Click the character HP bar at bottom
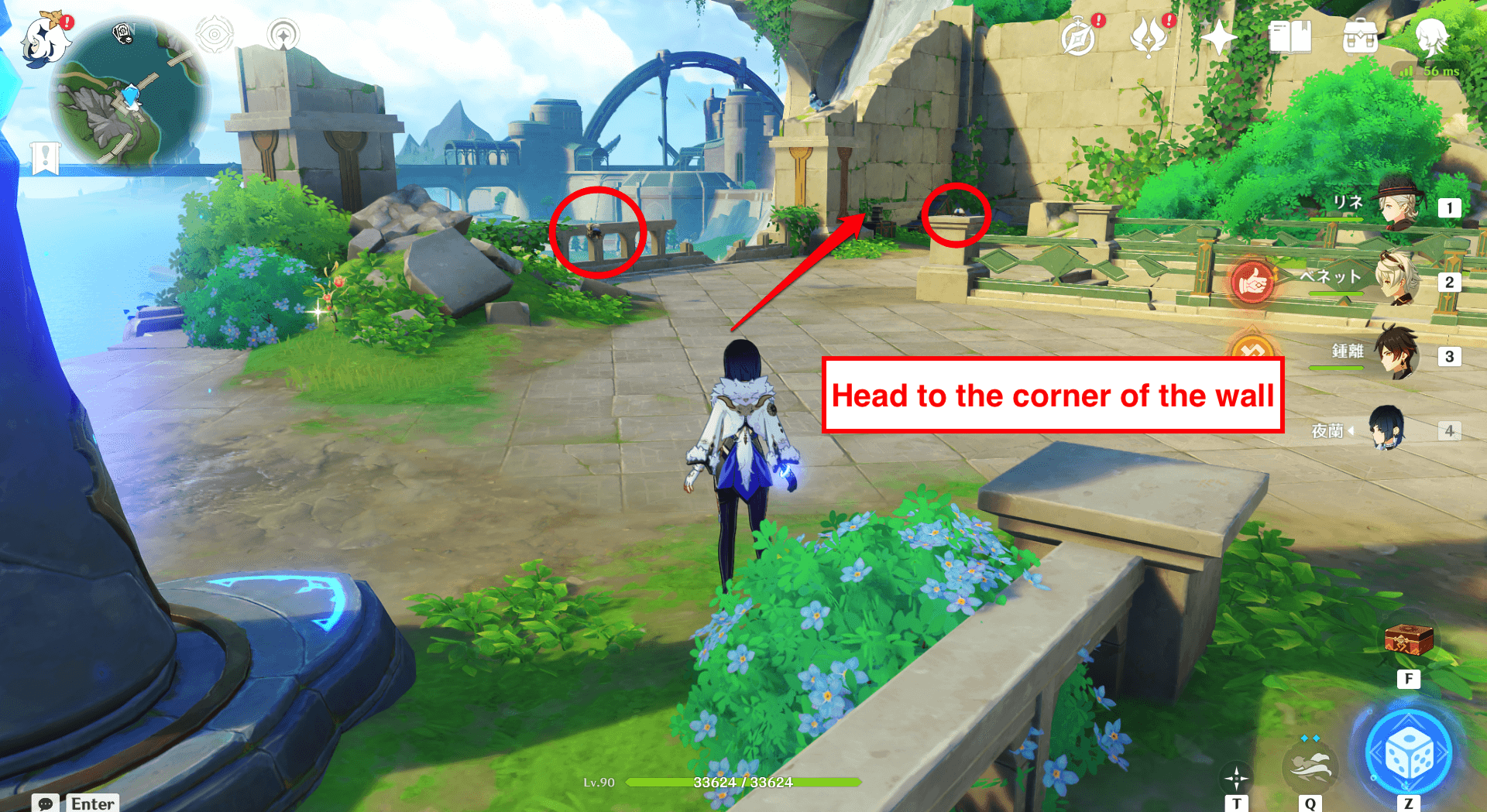 pyautogui.click(x=743, y=782)
